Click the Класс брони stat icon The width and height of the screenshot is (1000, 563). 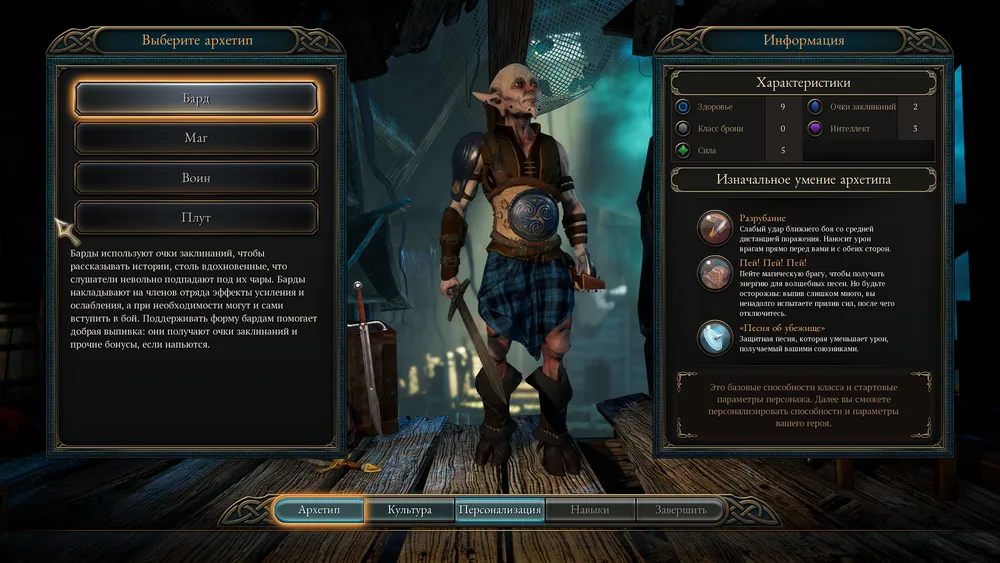click(x=683, y=128)
